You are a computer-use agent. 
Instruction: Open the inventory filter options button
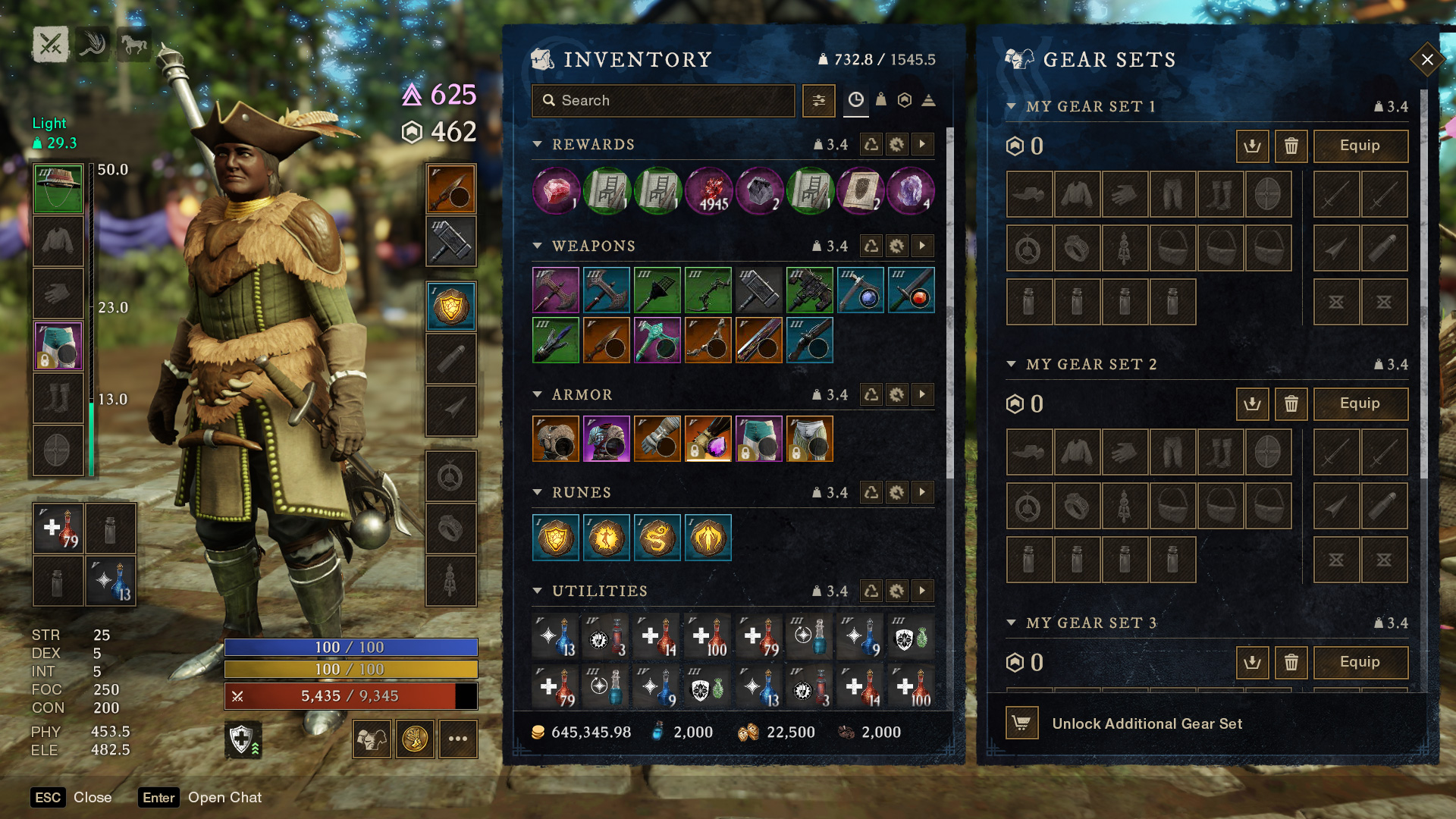(819, 101)
